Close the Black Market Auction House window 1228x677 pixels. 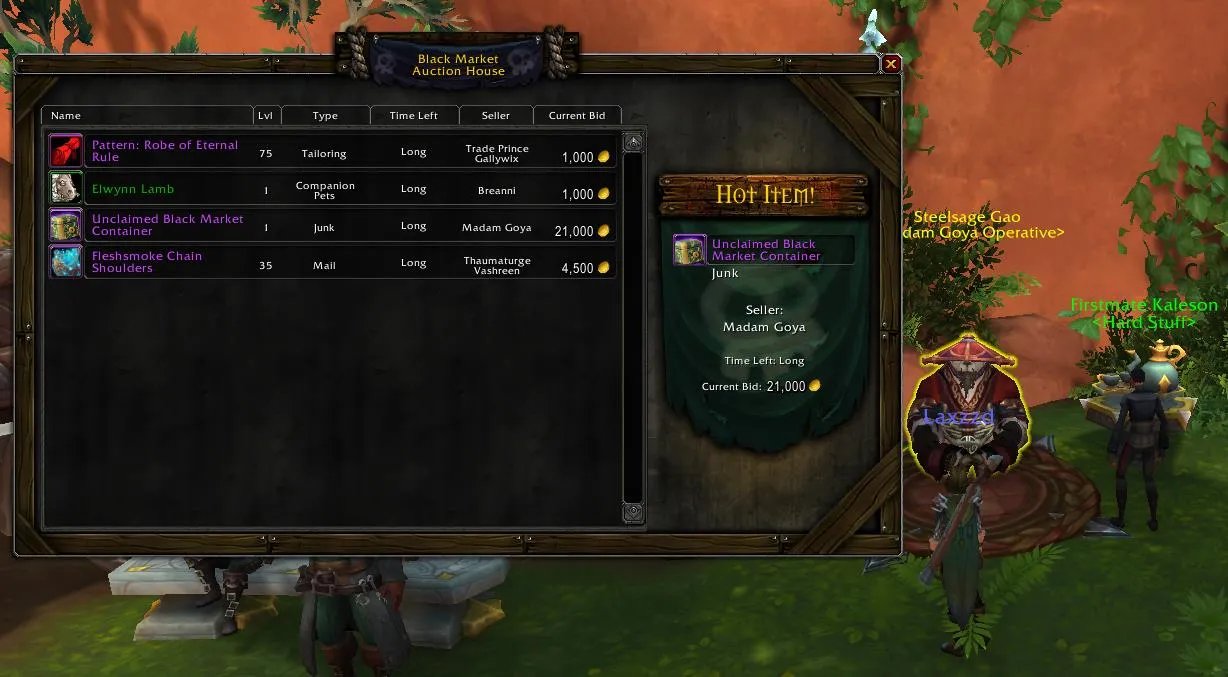891,64
